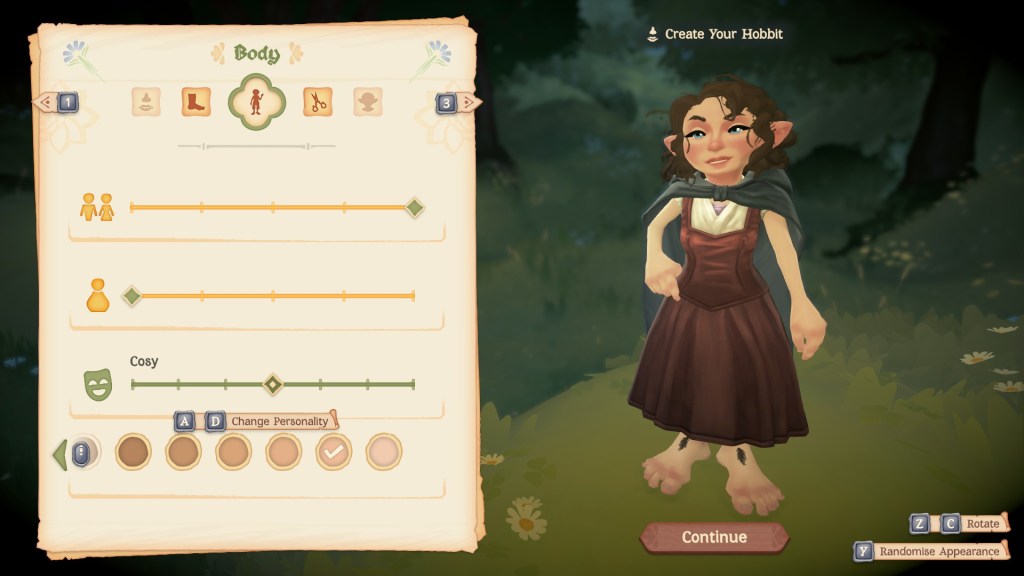
Task: Continue to the next creation step
Action: pyautogui.click(x=714, y=537)
